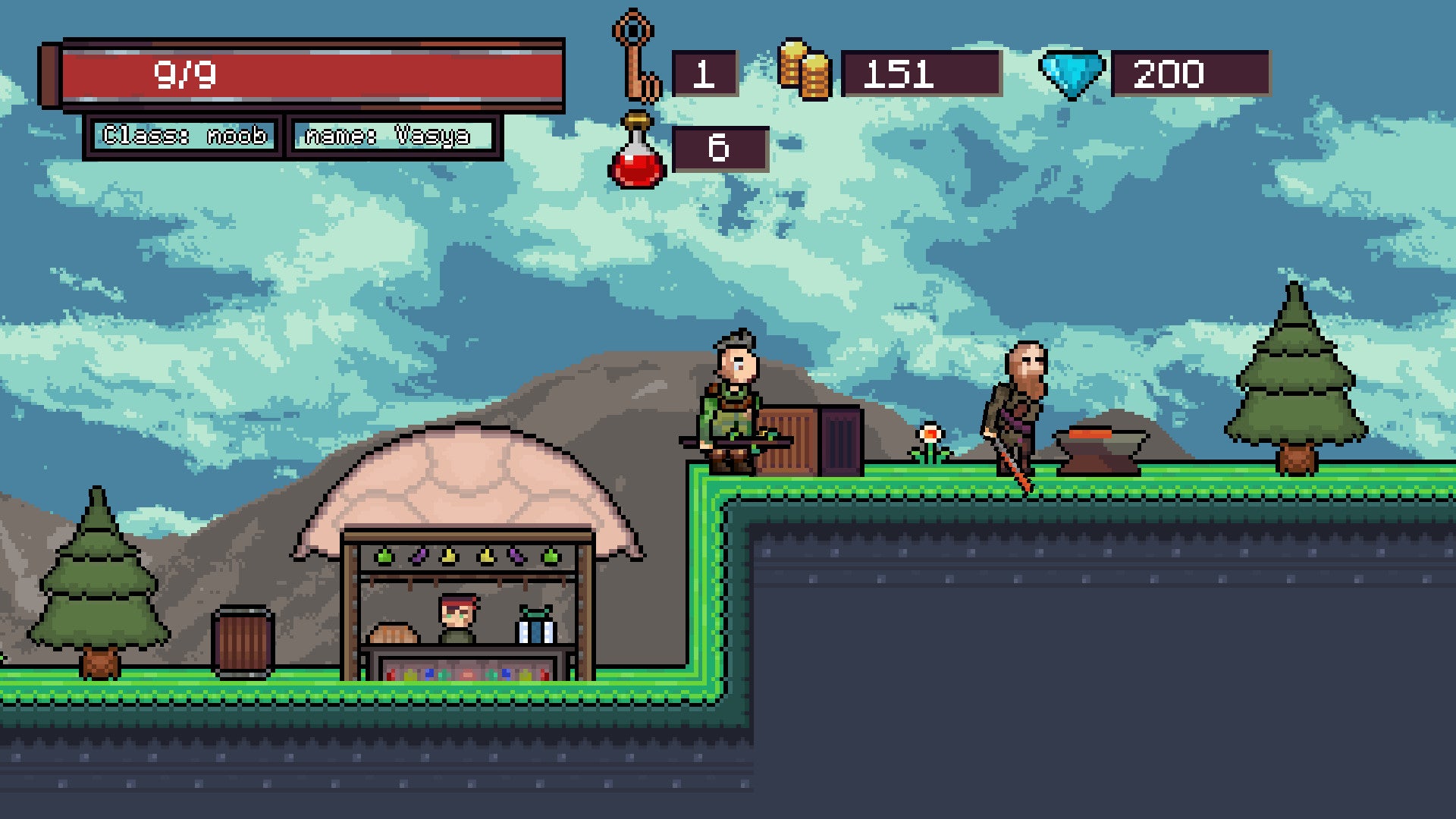Click the key icon in the HUD
The width and height of the screenshot is (1456, 819).
(x=635, y=57)
